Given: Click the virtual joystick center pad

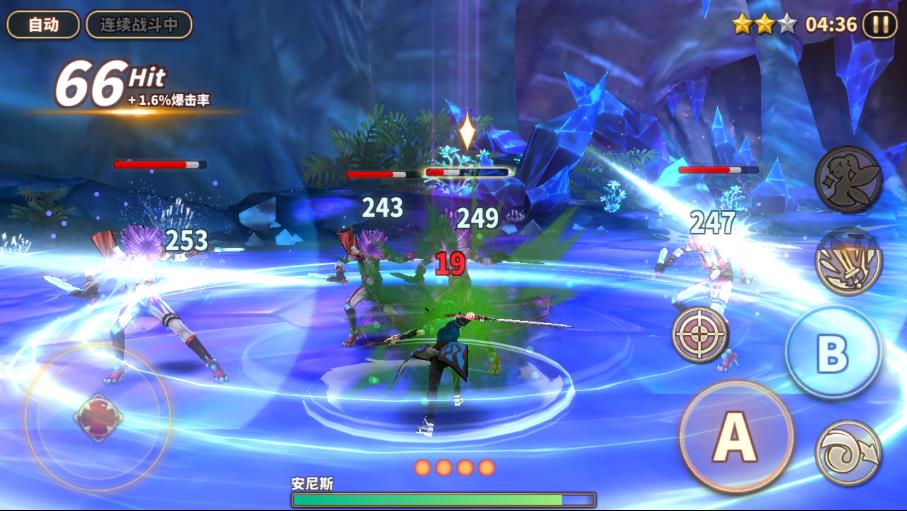Looking at the screenshot, I should click(x=98, y=416).
